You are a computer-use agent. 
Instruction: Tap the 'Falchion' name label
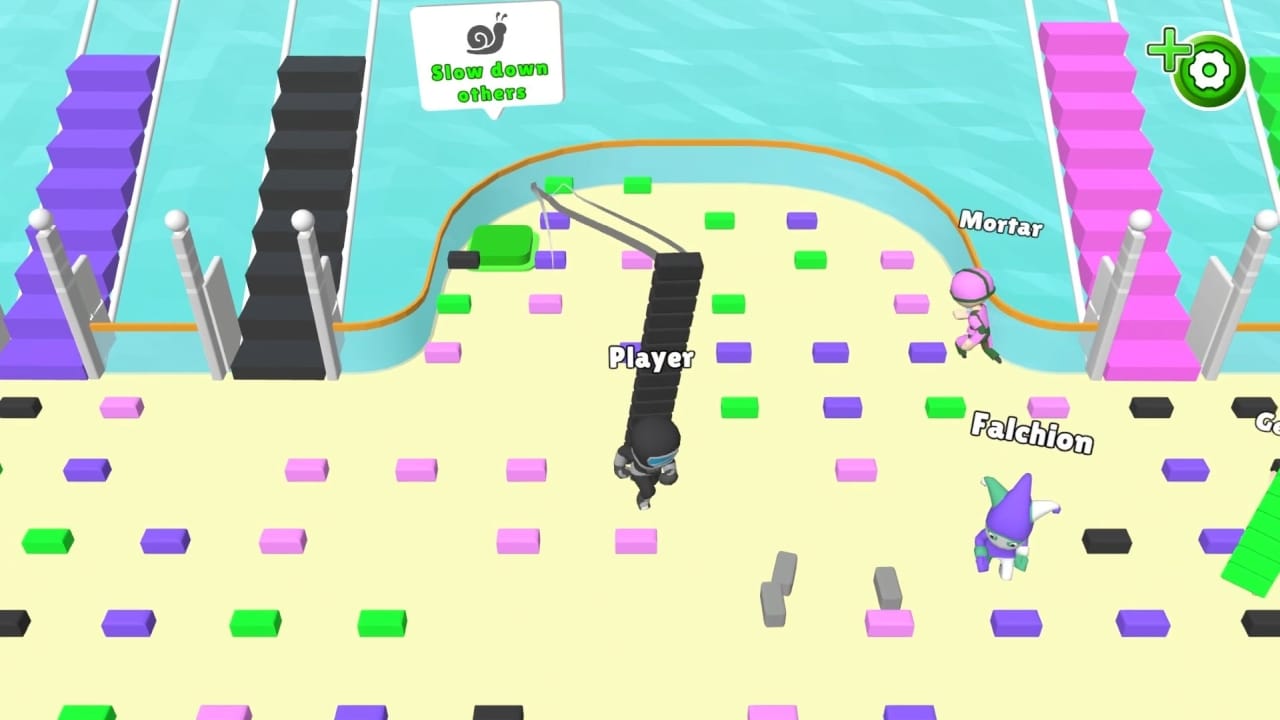click(1033, 434)
